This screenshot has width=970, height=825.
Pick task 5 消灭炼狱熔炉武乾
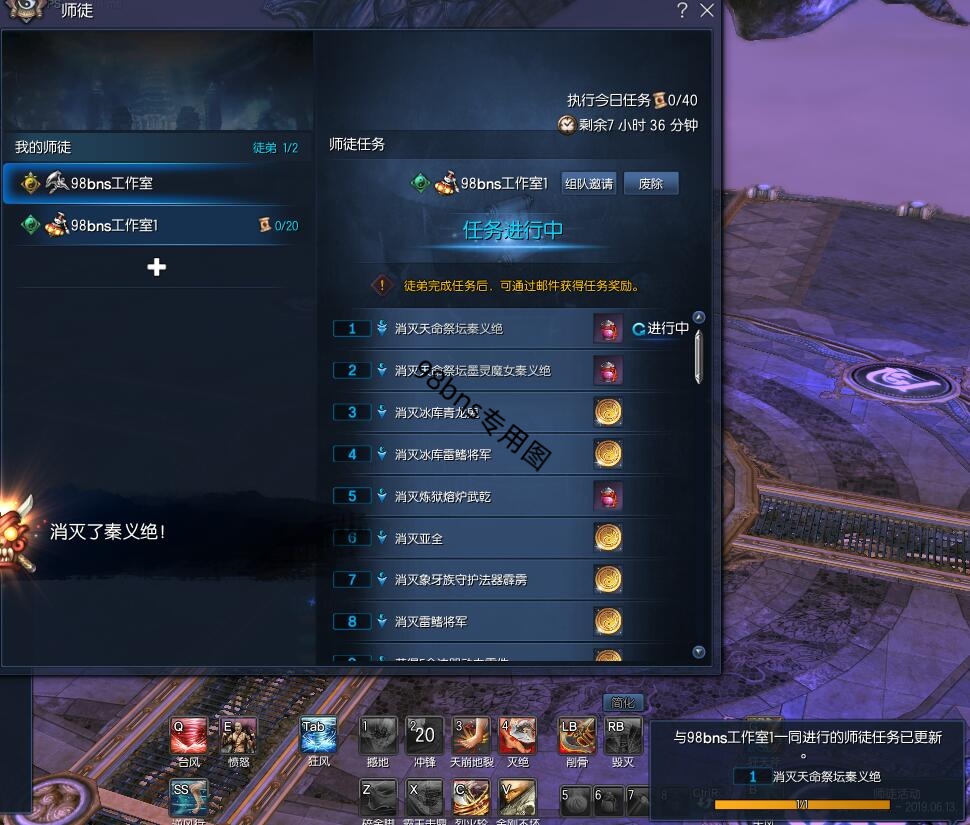tap(443, 497)
